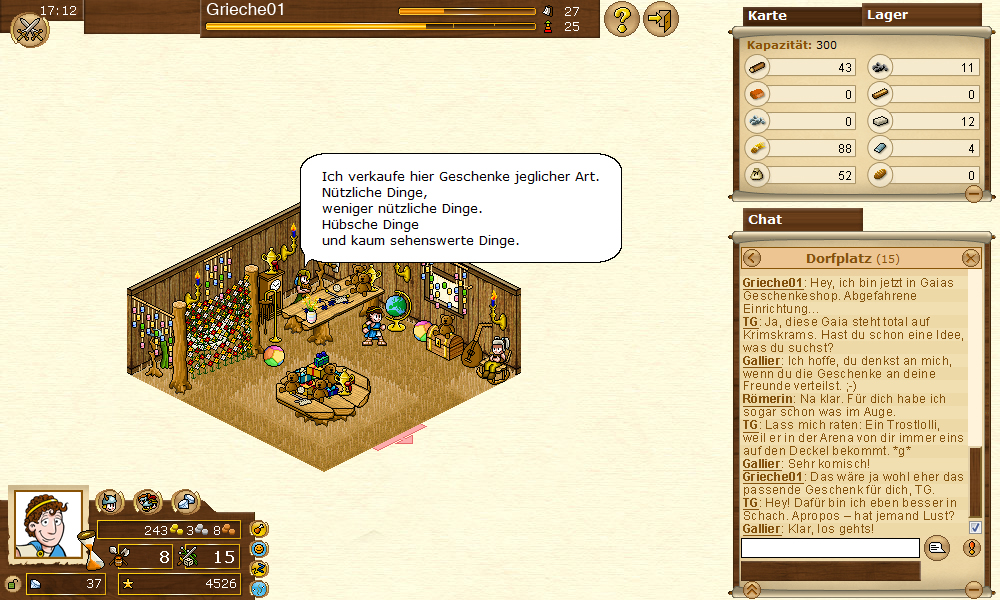Collapse the Lager storage panel
The width and height of the screenshot is (1000, 600).
pos(973,194)
